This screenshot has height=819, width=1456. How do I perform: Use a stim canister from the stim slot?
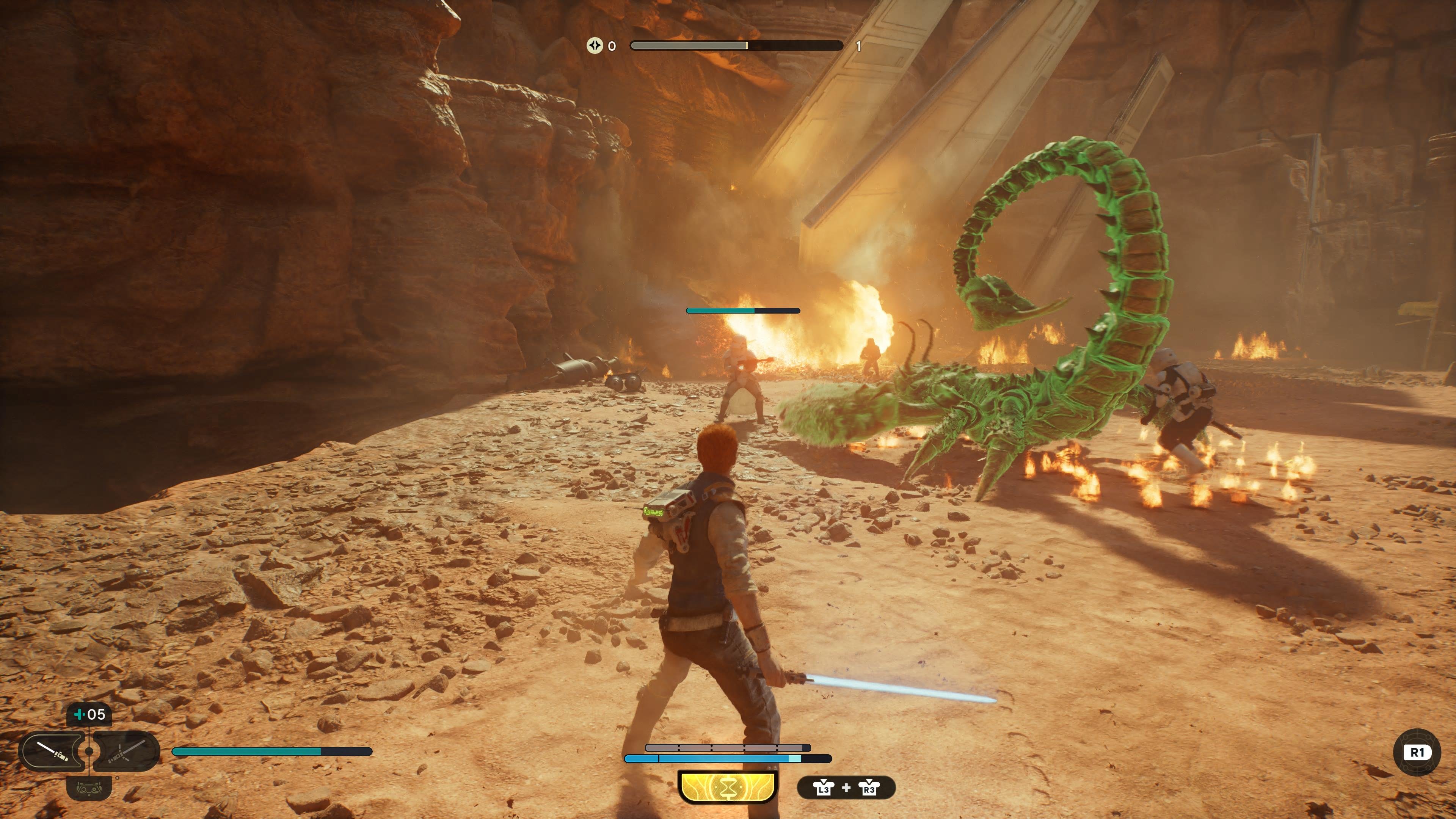[89, 715]
